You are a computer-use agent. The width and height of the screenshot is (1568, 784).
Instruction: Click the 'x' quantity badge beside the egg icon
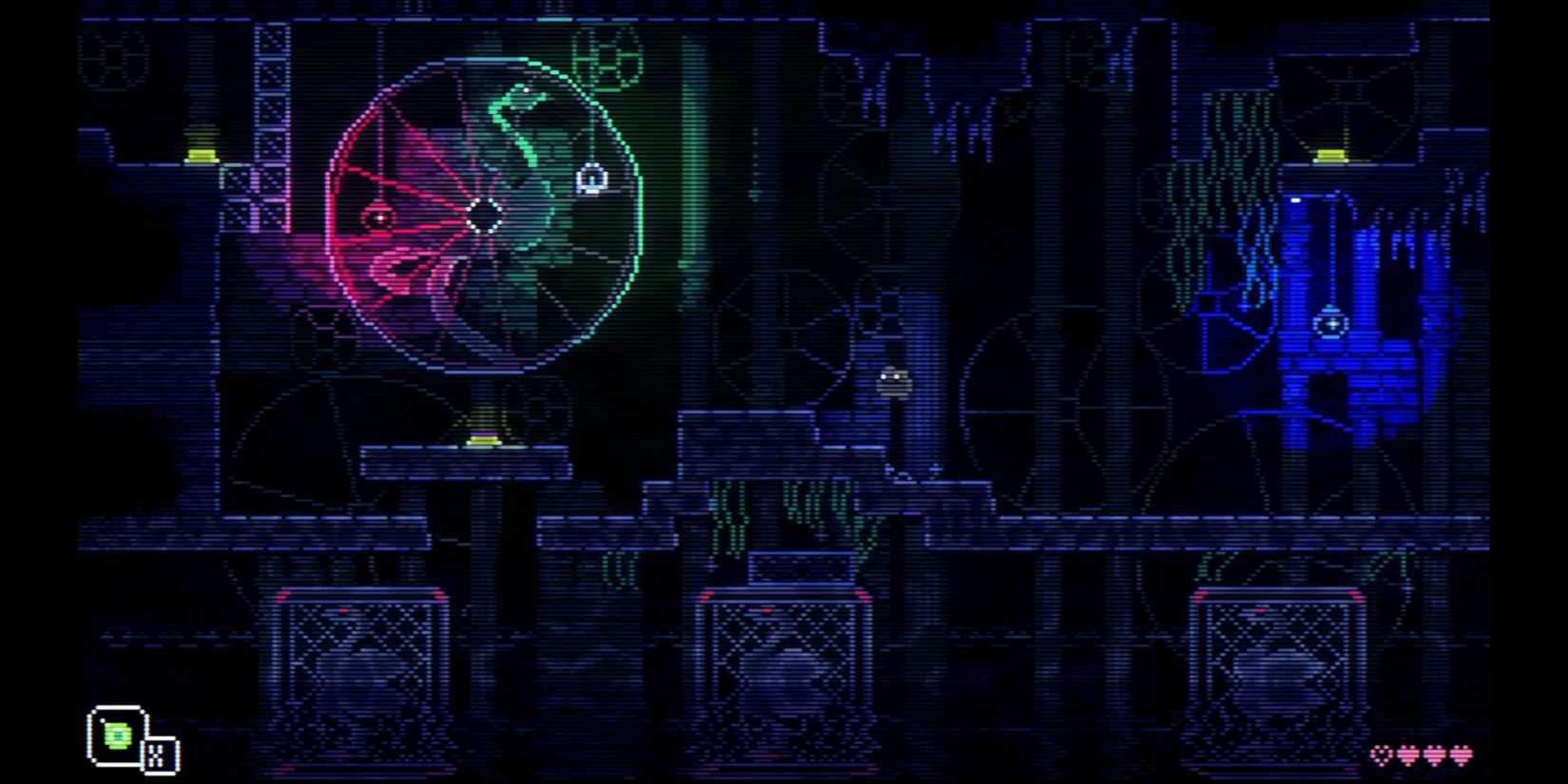click(158, 755)
